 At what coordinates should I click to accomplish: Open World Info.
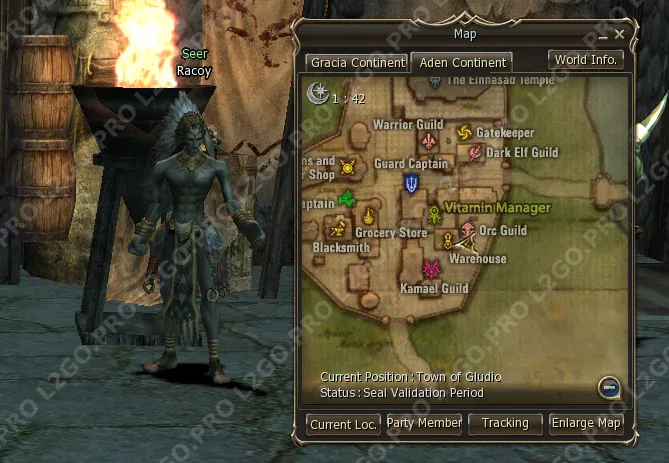586,60
